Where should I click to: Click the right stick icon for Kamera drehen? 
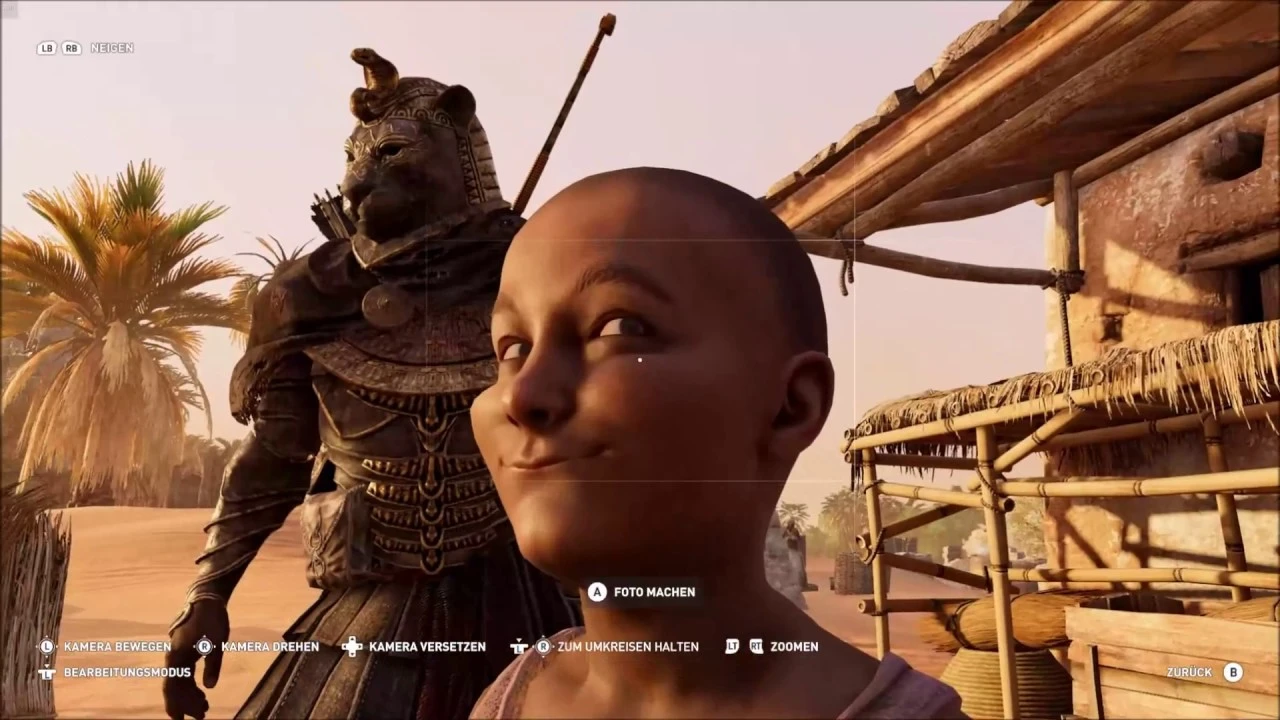click(205, 647)
